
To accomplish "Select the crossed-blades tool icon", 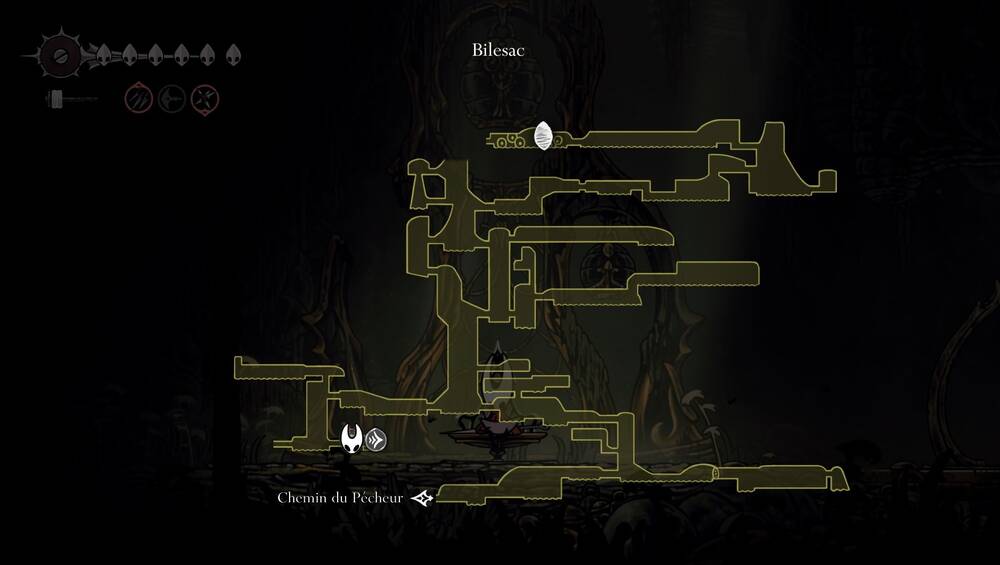I will [205, 99].
